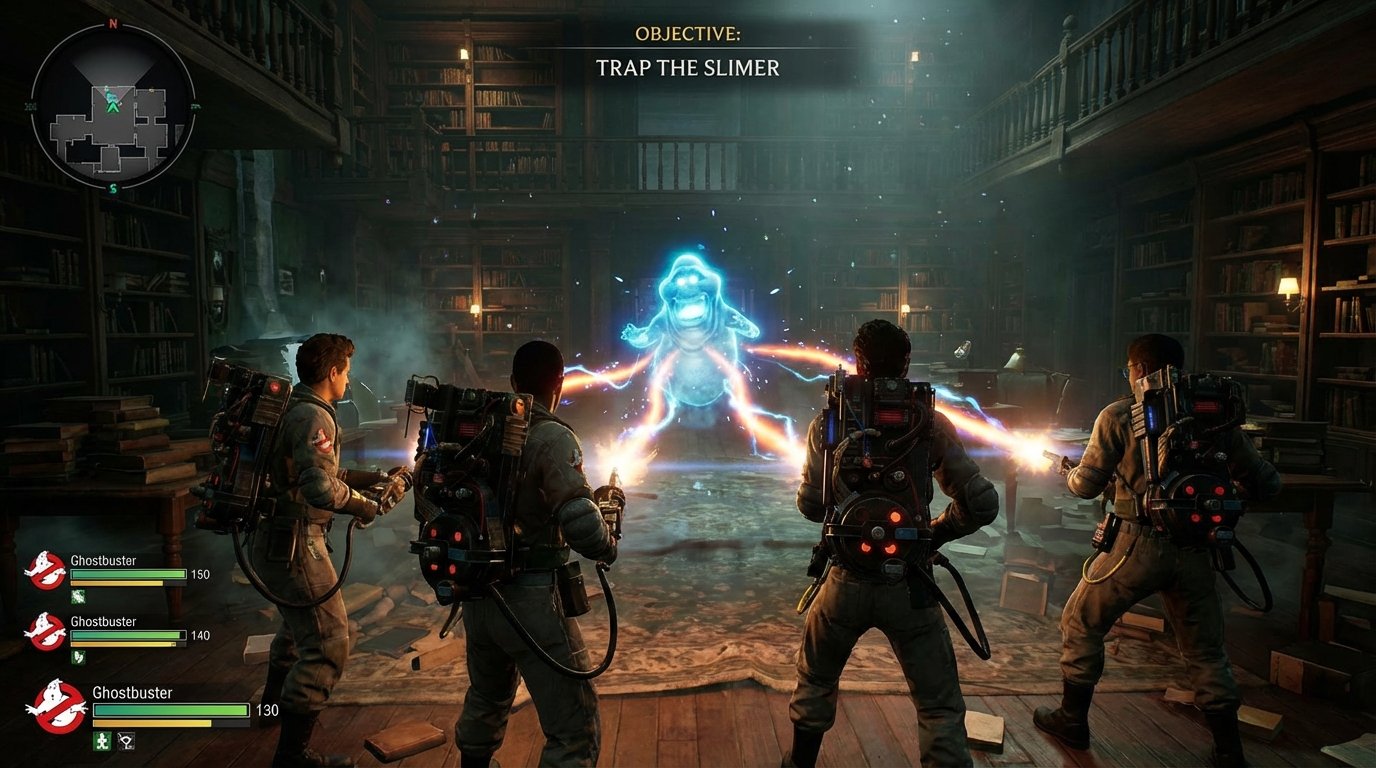Click the gadget icon under the 140 HP teammate bar
Screen dimensions: 1376x768
(78, 658)
